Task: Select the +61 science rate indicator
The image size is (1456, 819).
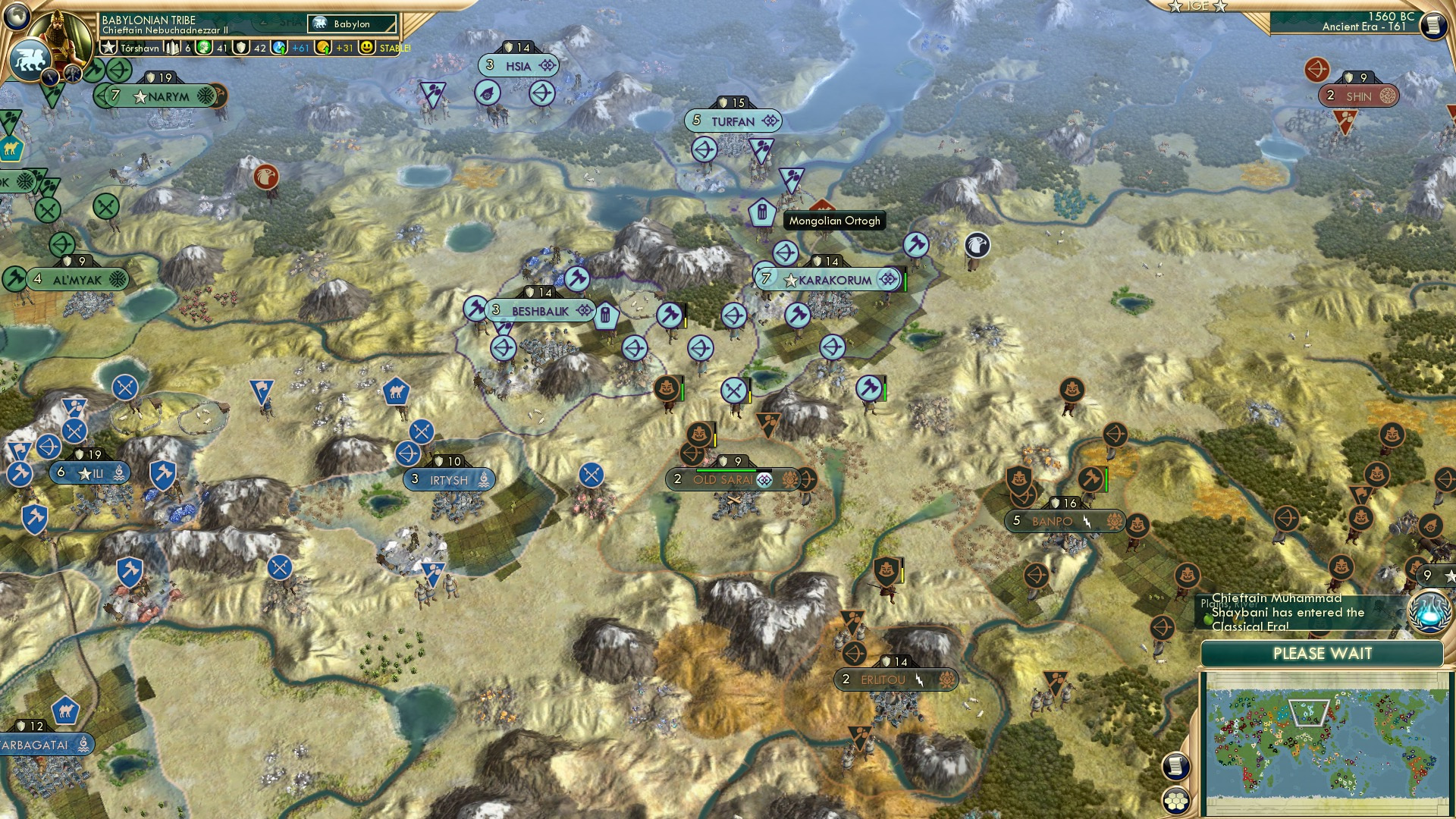Action: 300,48
